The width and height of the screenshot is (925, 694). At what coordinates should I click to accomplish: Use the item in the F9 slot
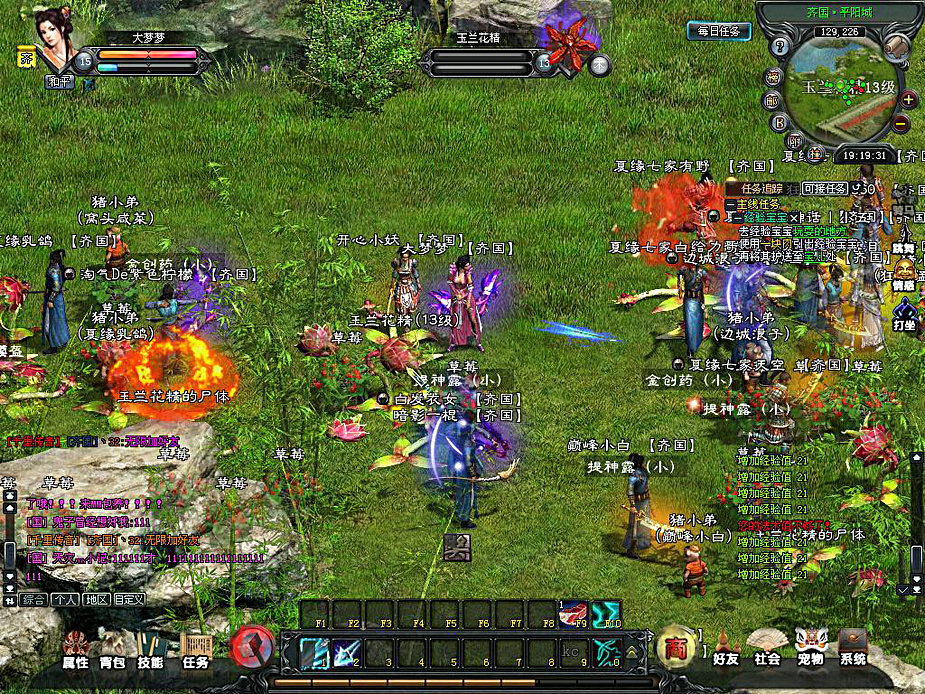574,613
